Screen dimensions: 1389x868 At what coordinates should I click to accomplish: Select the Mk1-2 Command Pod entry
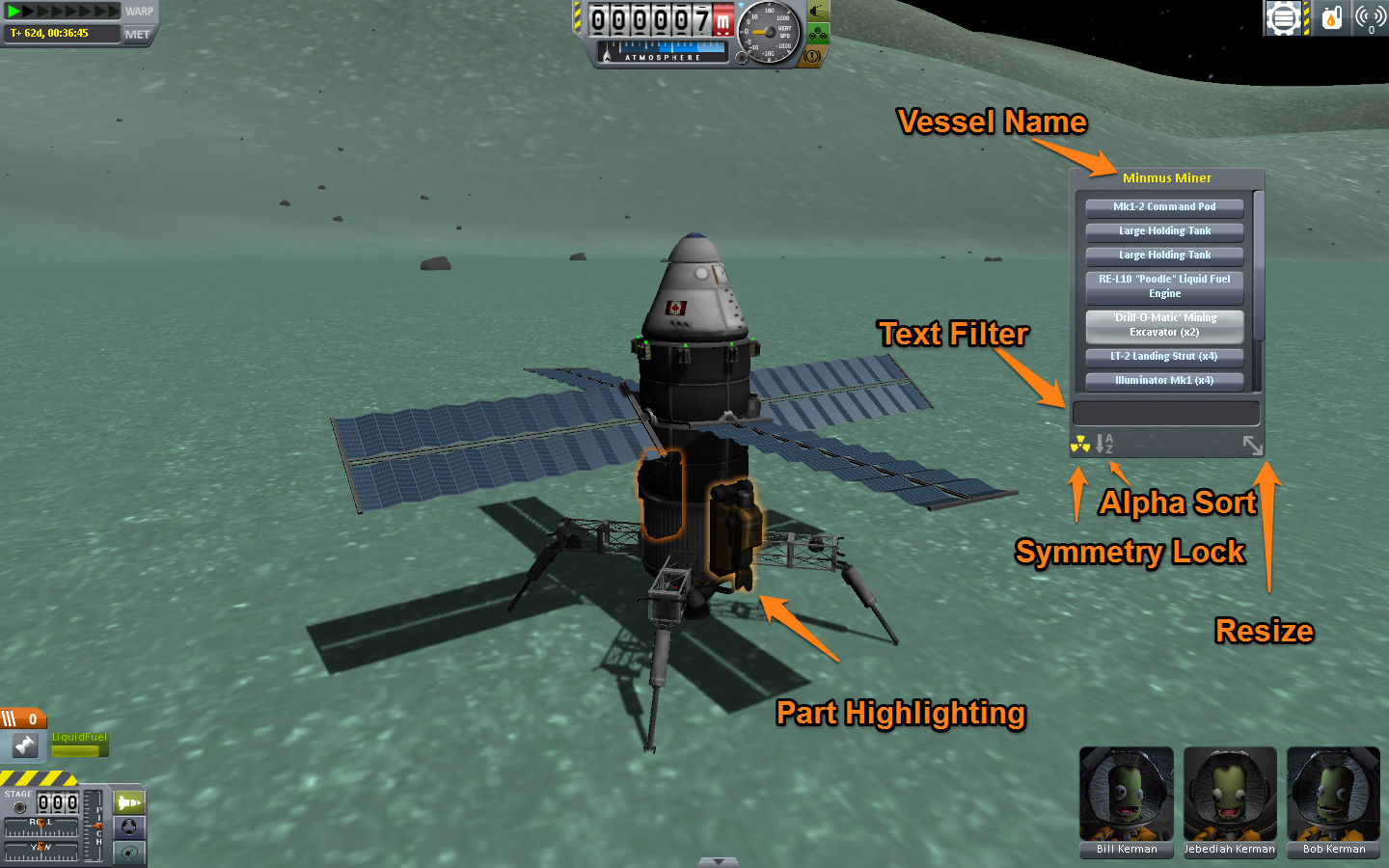tap(1164, 206)
